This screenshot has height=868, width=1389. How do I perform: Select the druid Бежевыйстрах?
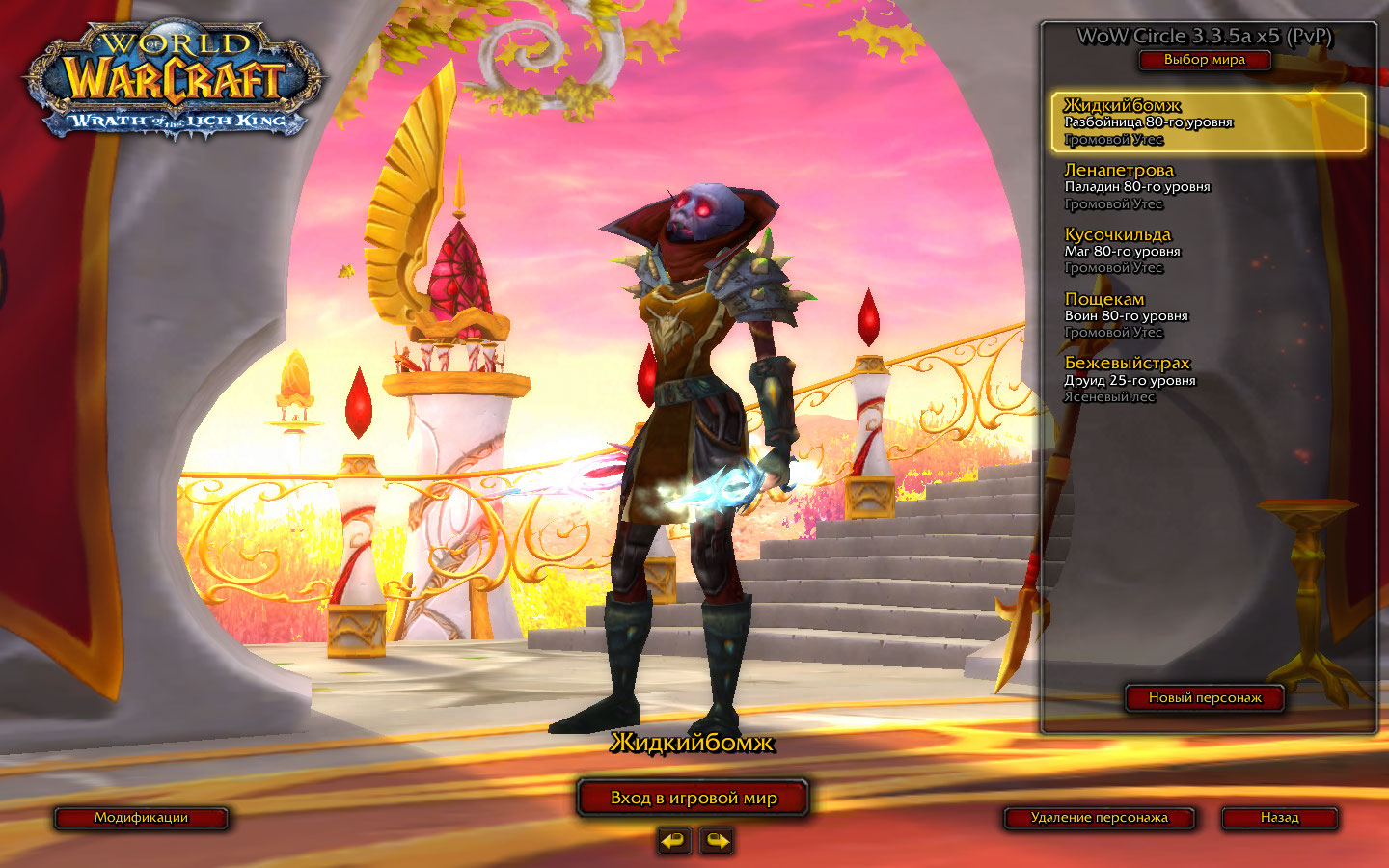(x=1208, y=379)
